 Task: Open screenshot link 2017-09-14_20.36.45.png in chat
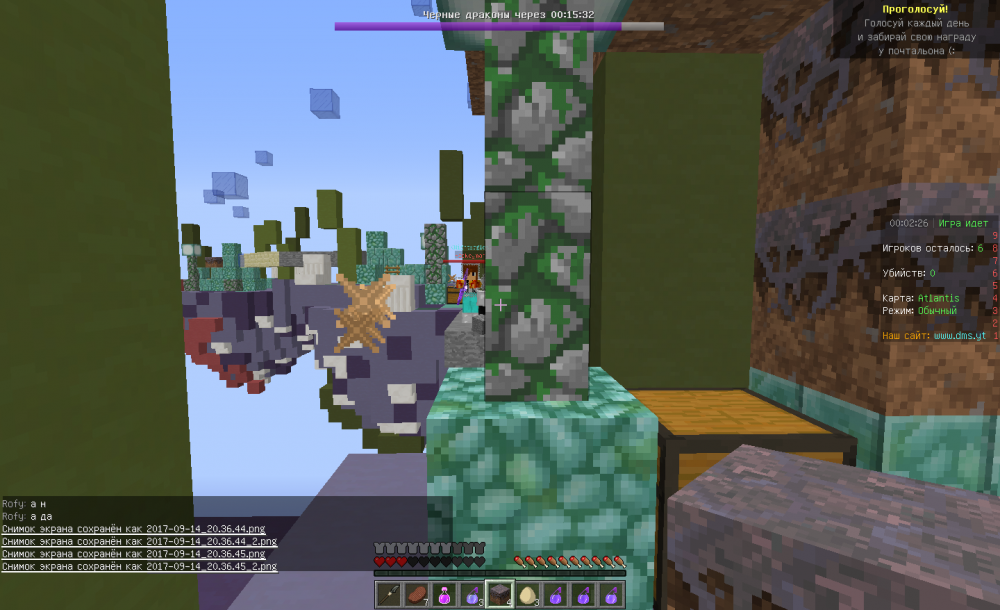tap(135, 553)
